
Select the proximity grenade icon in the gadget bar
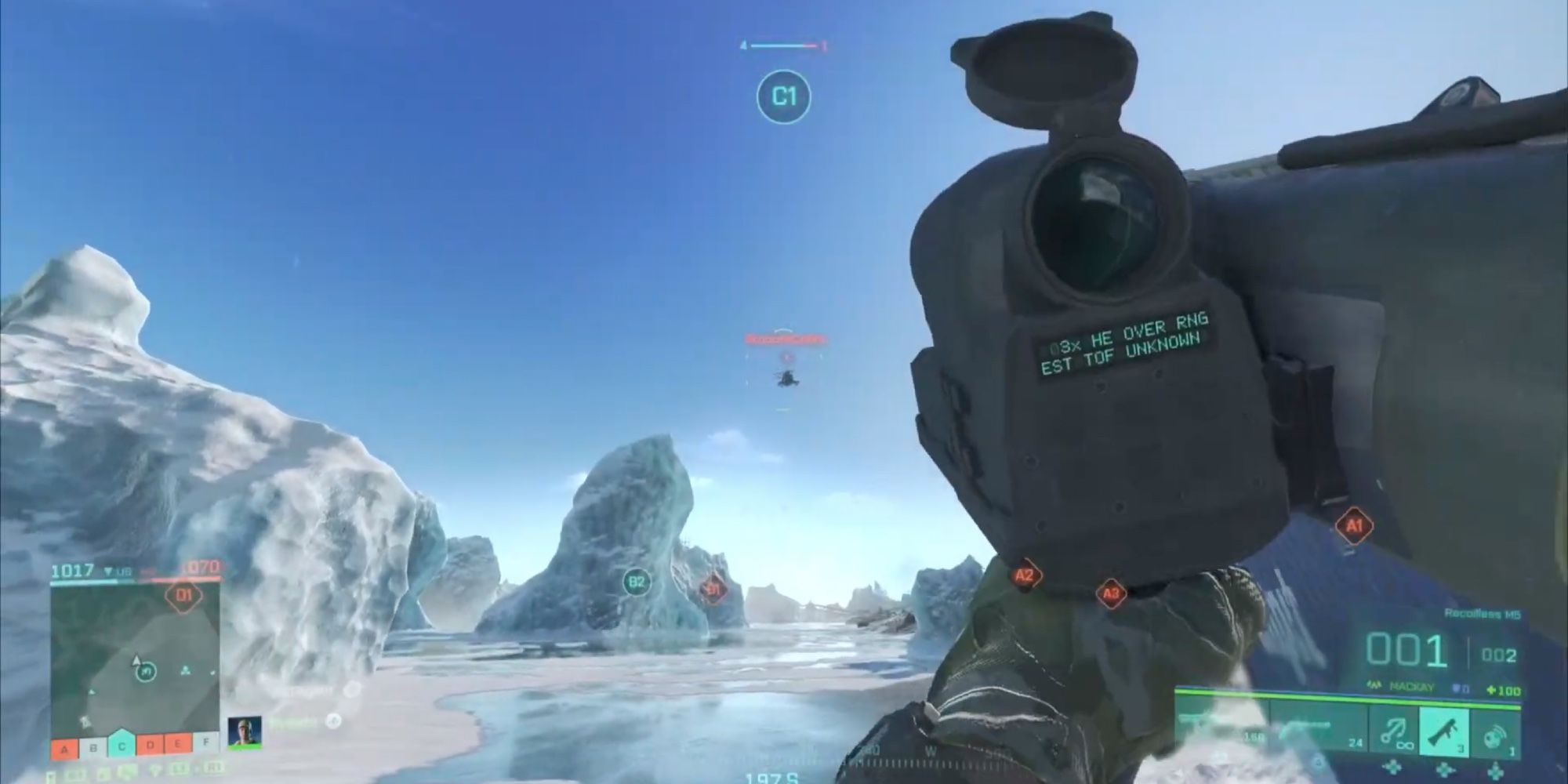click(x=1496, y=734)
